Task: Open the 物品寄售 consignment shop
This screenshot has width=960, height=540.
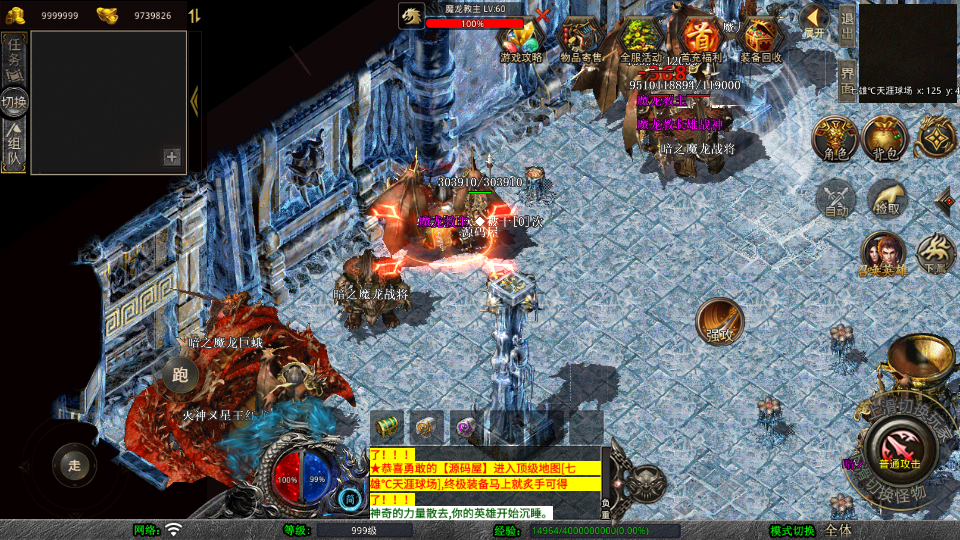Action: pos(581,38)
